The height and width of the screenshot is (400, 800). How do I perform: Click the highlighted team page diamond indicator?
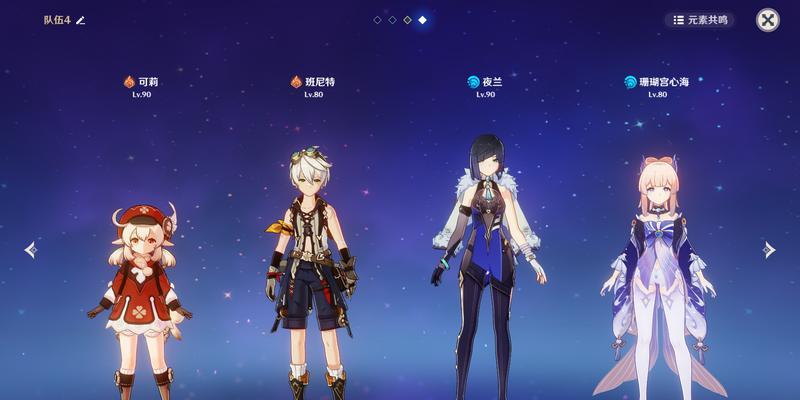tap(422, 20)
